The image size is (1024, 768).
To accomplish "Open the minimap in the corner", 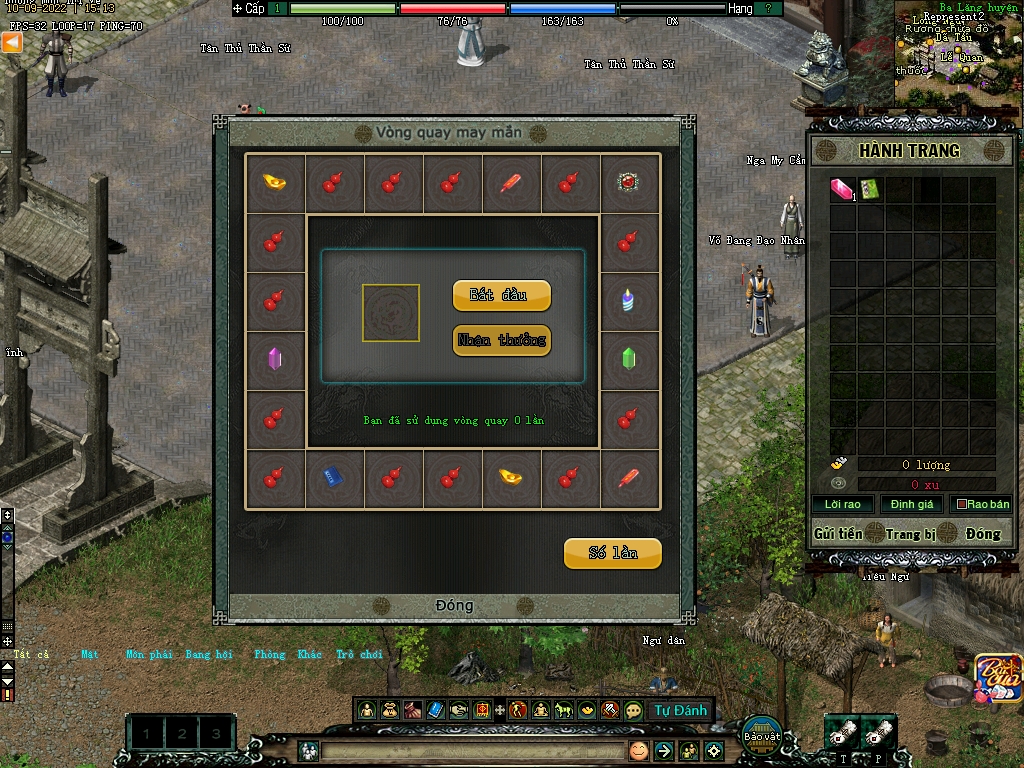I will click(x=957, y=52).
